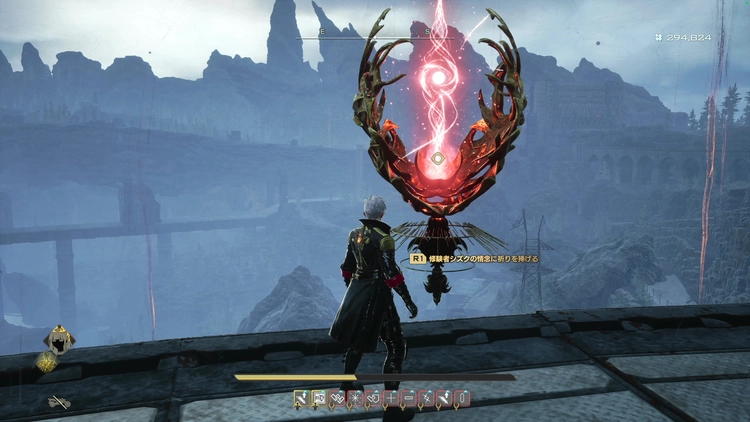Activate the twin hearts buff icon
The width and height of the screenshot is (750, 422).
point(336,398)
